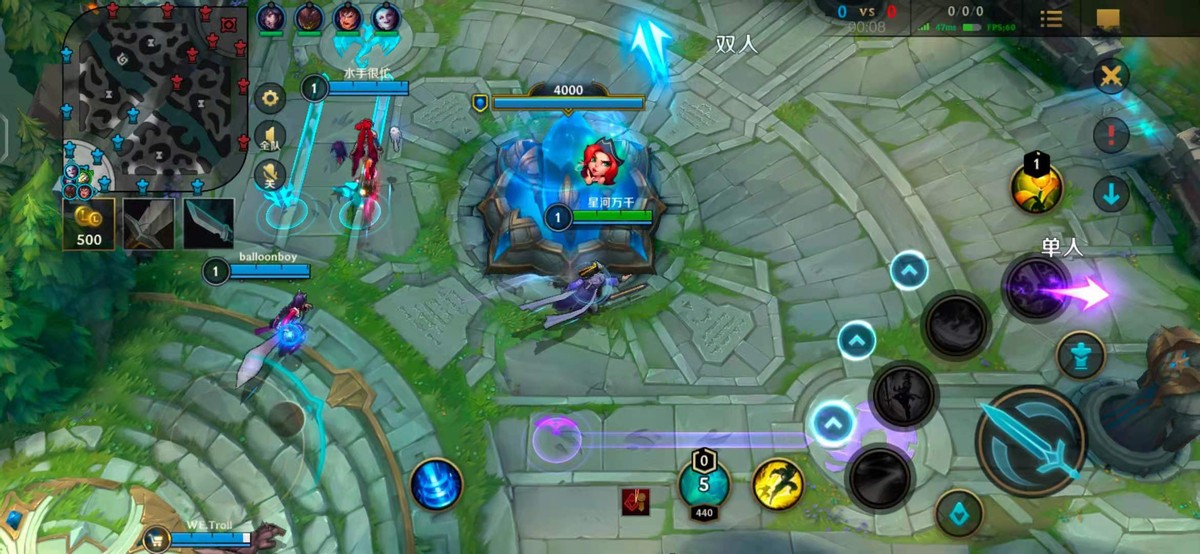Send the crossed swords attack ping
The height and width of the screenshot is (554, 1200).
coord(1111,76)
